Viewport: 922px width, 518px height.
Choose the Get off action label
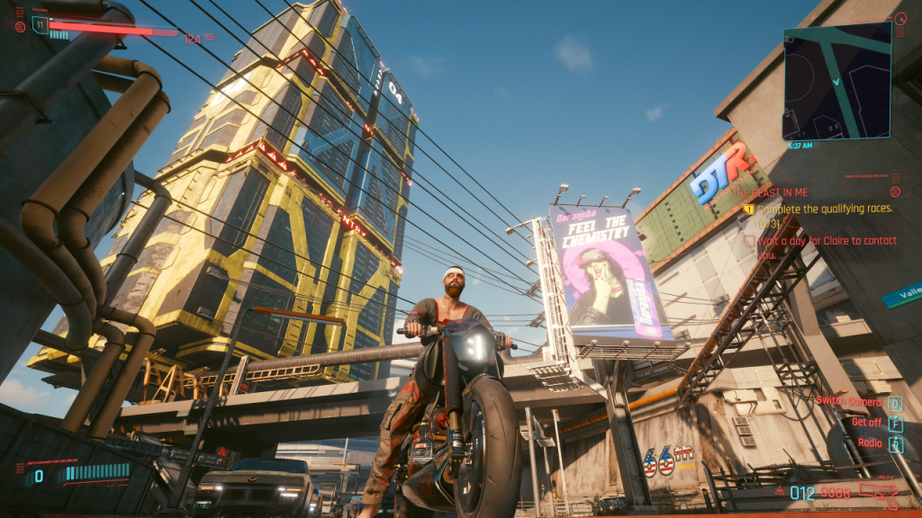866,423
